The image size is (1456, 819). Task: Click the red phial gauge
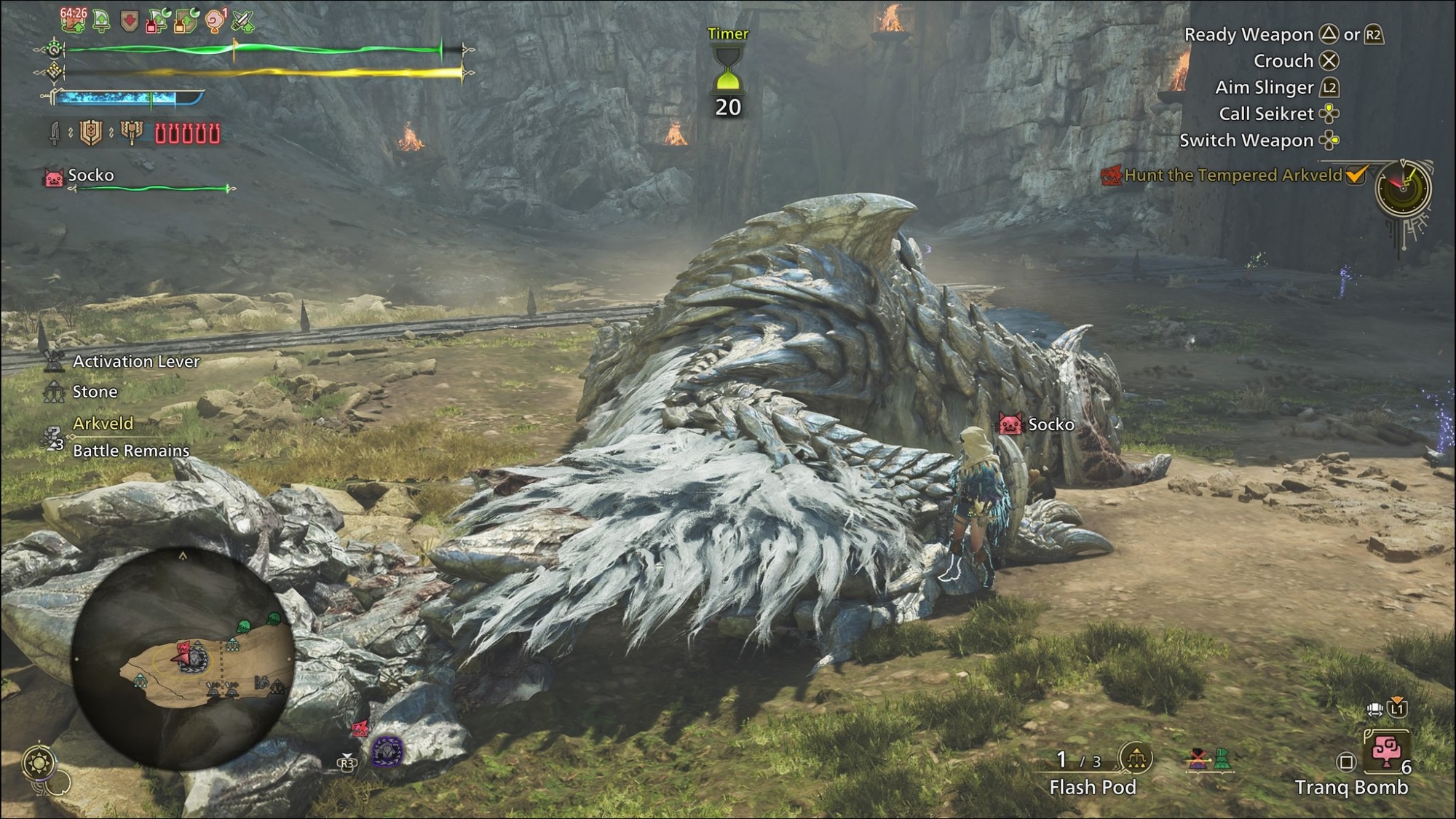pyautogui.click(x=187, y=134)
